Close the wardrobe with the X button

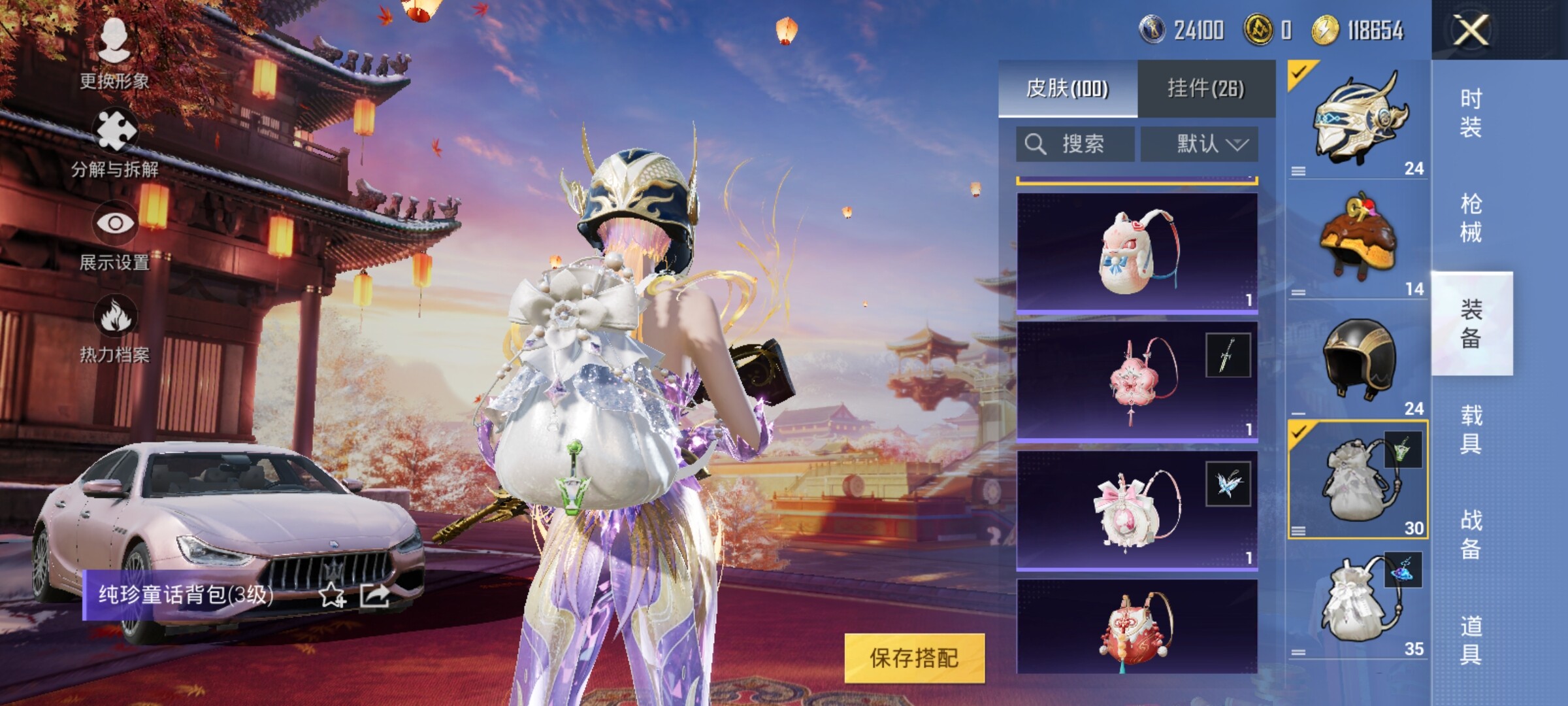pyautogui.click(x=1470, y=30)
